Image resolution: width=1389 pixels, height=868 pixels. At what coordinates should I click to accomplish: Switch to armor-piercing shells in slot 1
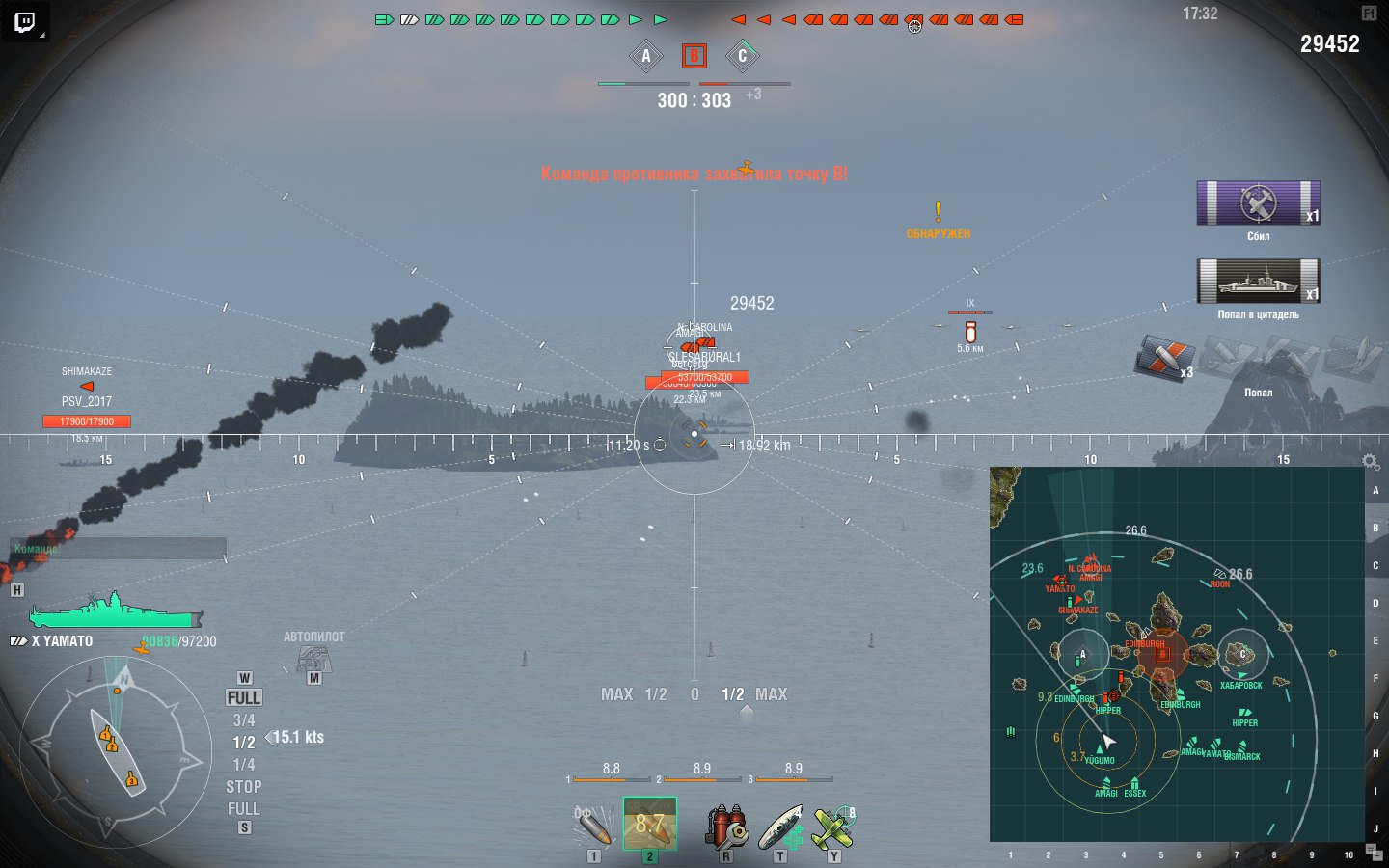(593, 825)
